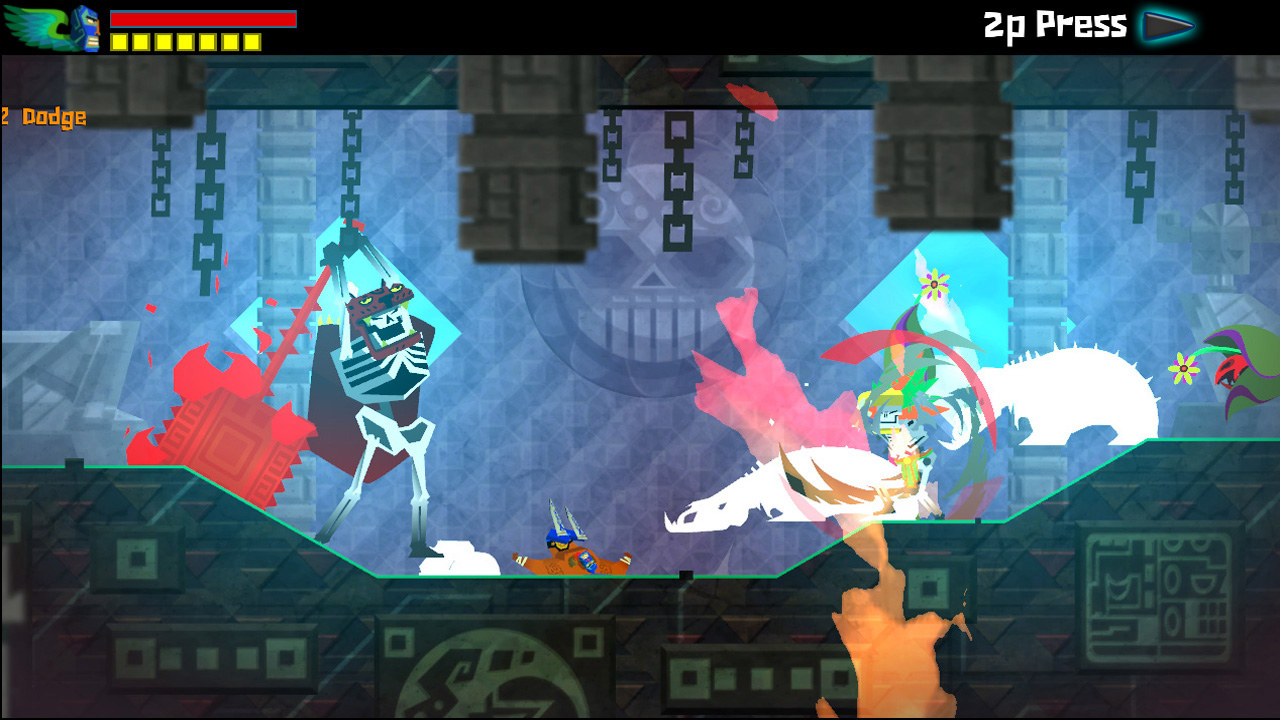Toggle the fourth yellow stamina pip

click(185, 41)
